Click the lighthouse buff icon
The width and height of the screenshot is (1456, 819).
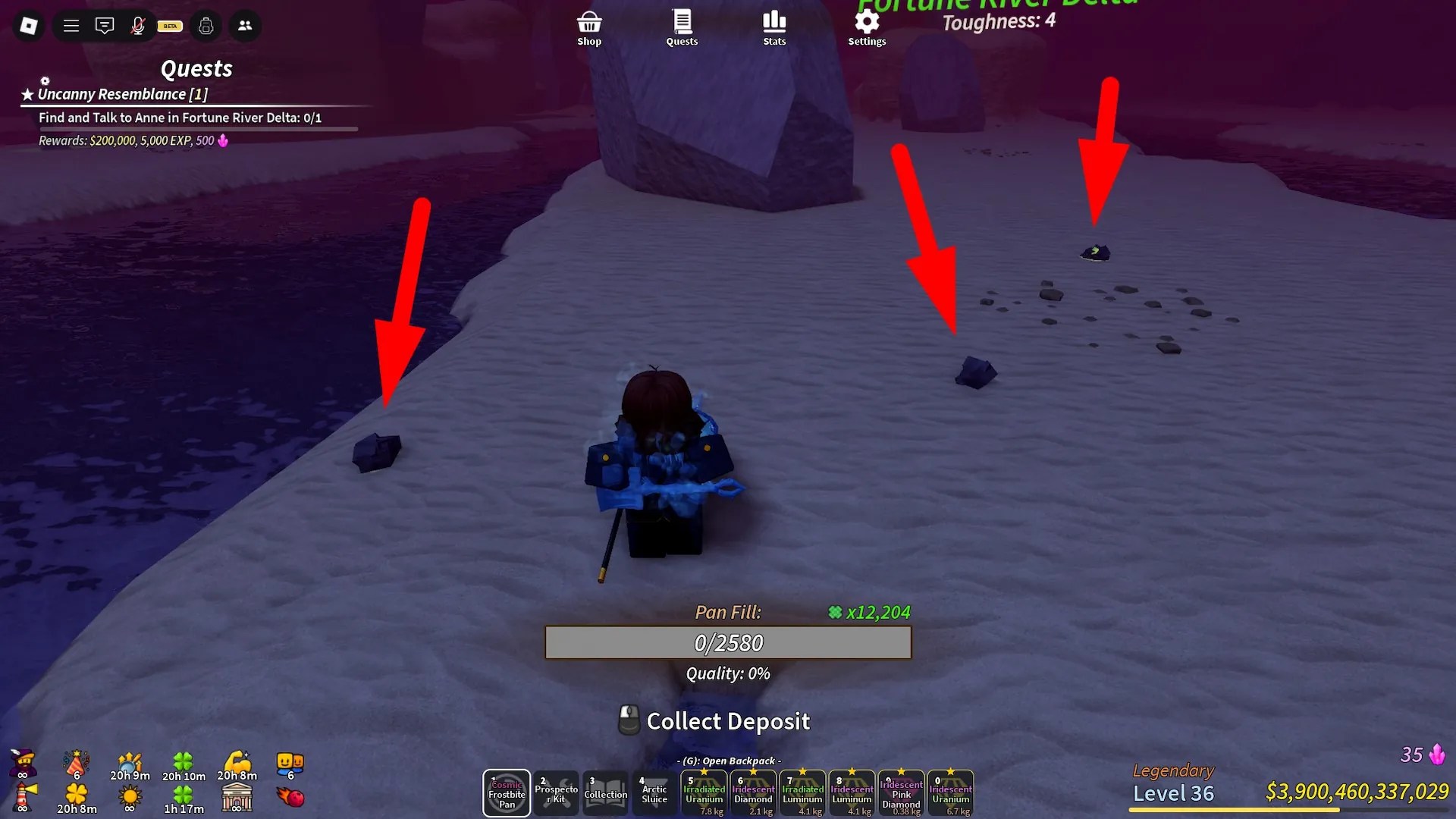23,795
